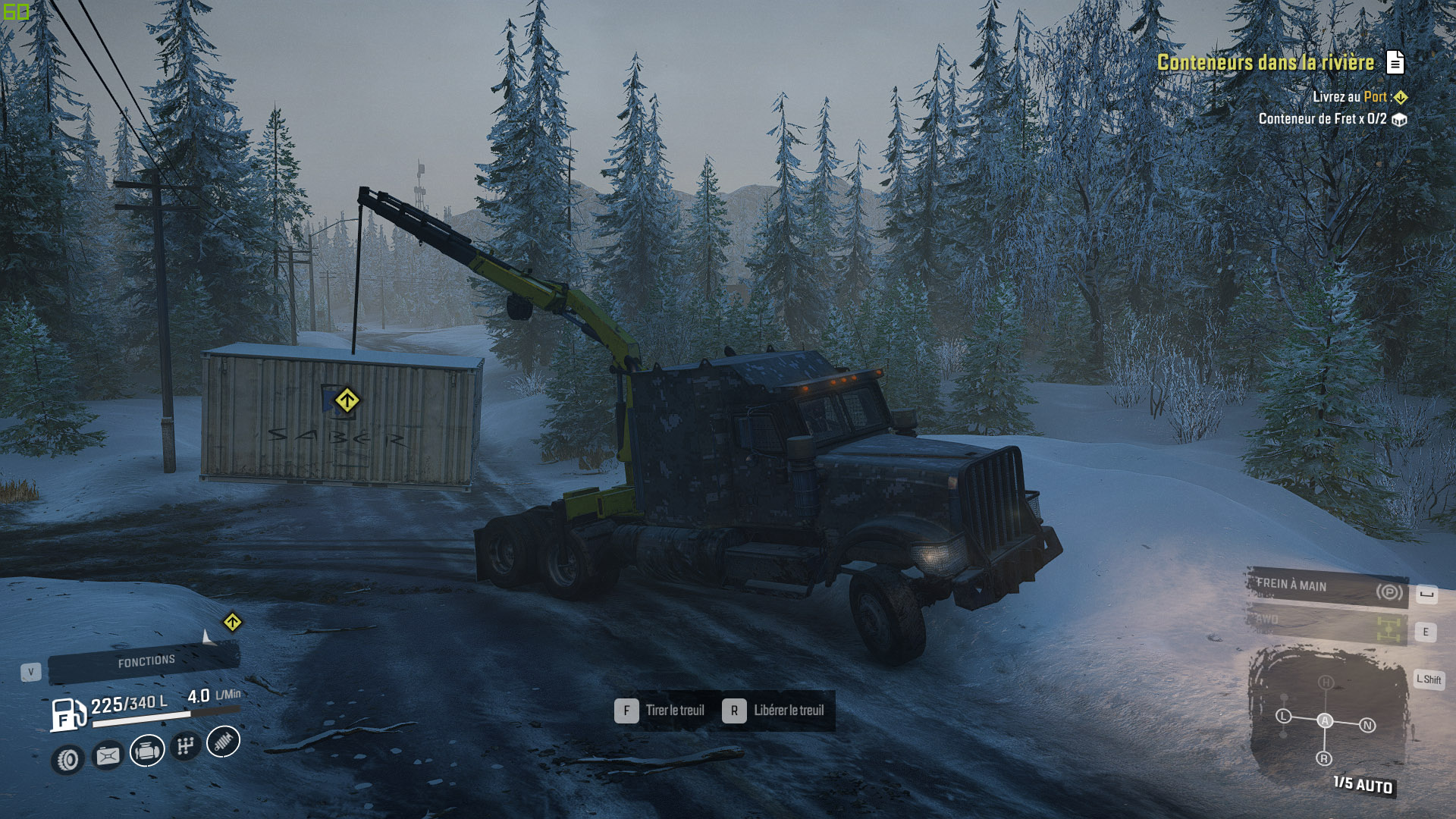The width and height of the screenshot is (1456, 819).
Task: Shift to the H high gear
Action: 1326,682
